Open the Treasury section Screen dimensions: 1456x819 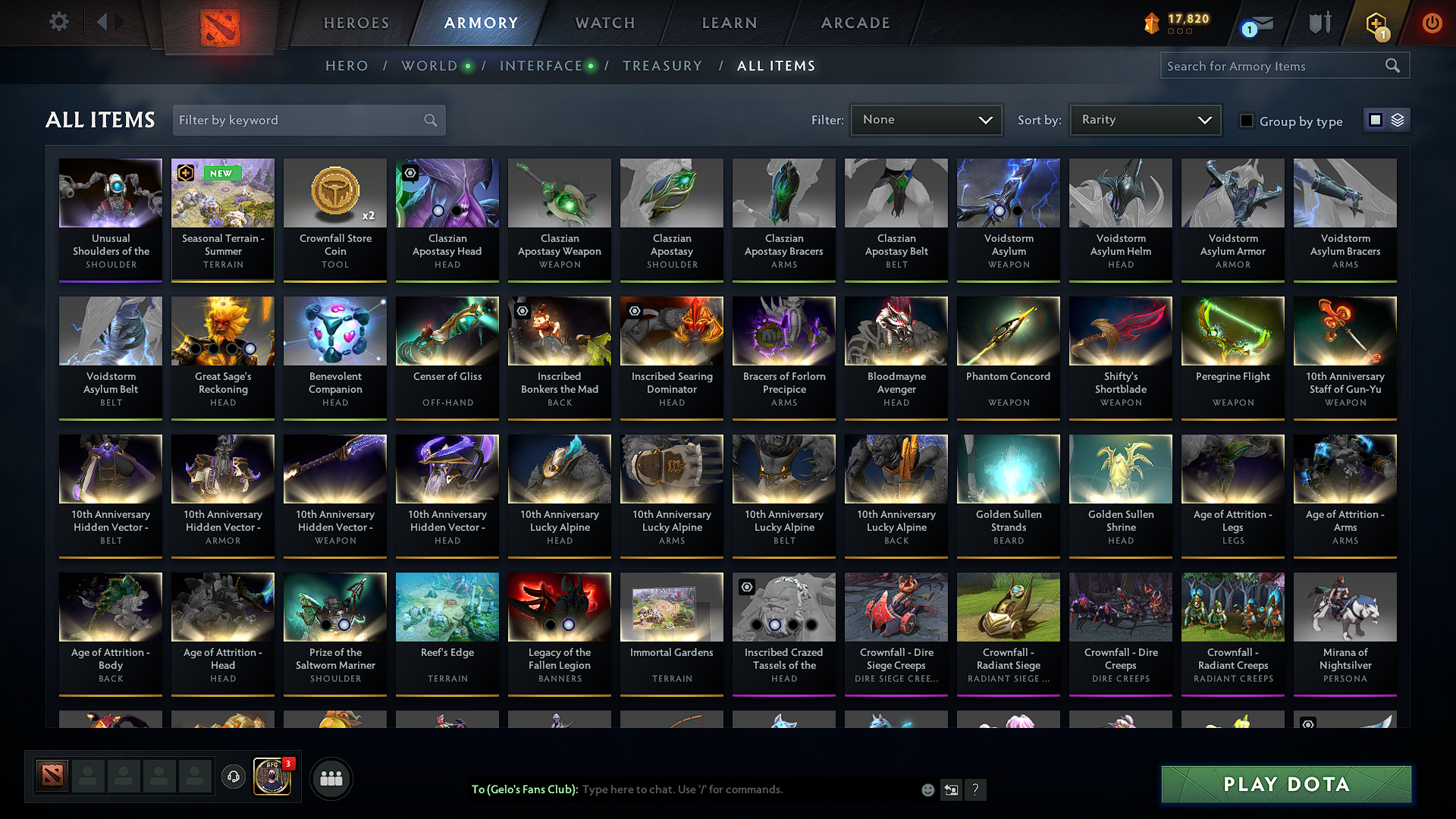click(x=662, y=65)
